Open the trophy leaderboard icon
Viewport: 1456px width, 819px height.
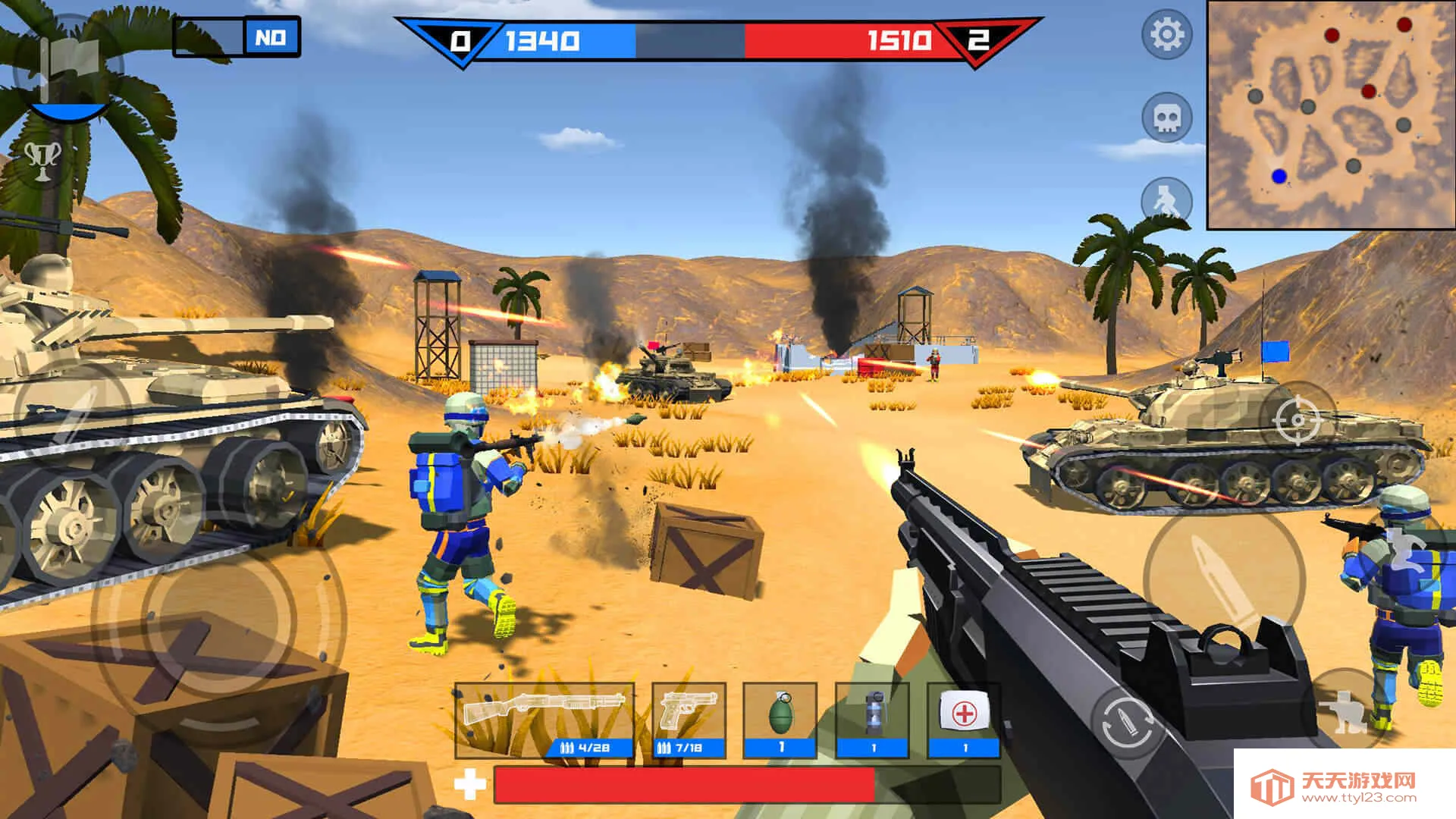[x=43, y=159]
